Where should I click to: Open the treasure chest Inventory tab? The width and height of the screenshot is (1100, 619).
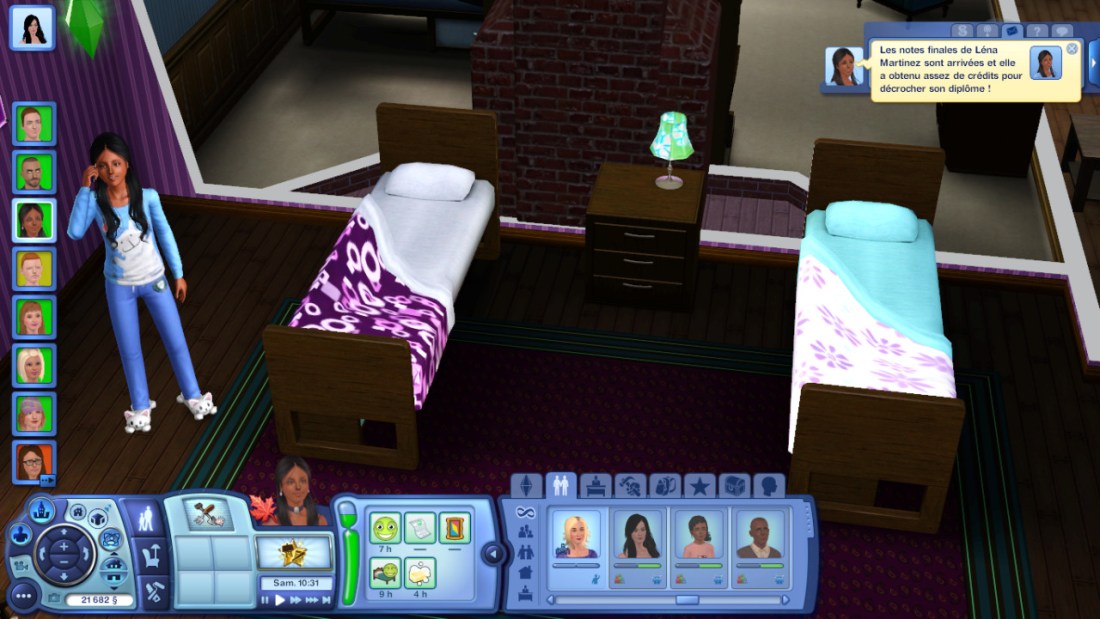[x=734, y=486]
